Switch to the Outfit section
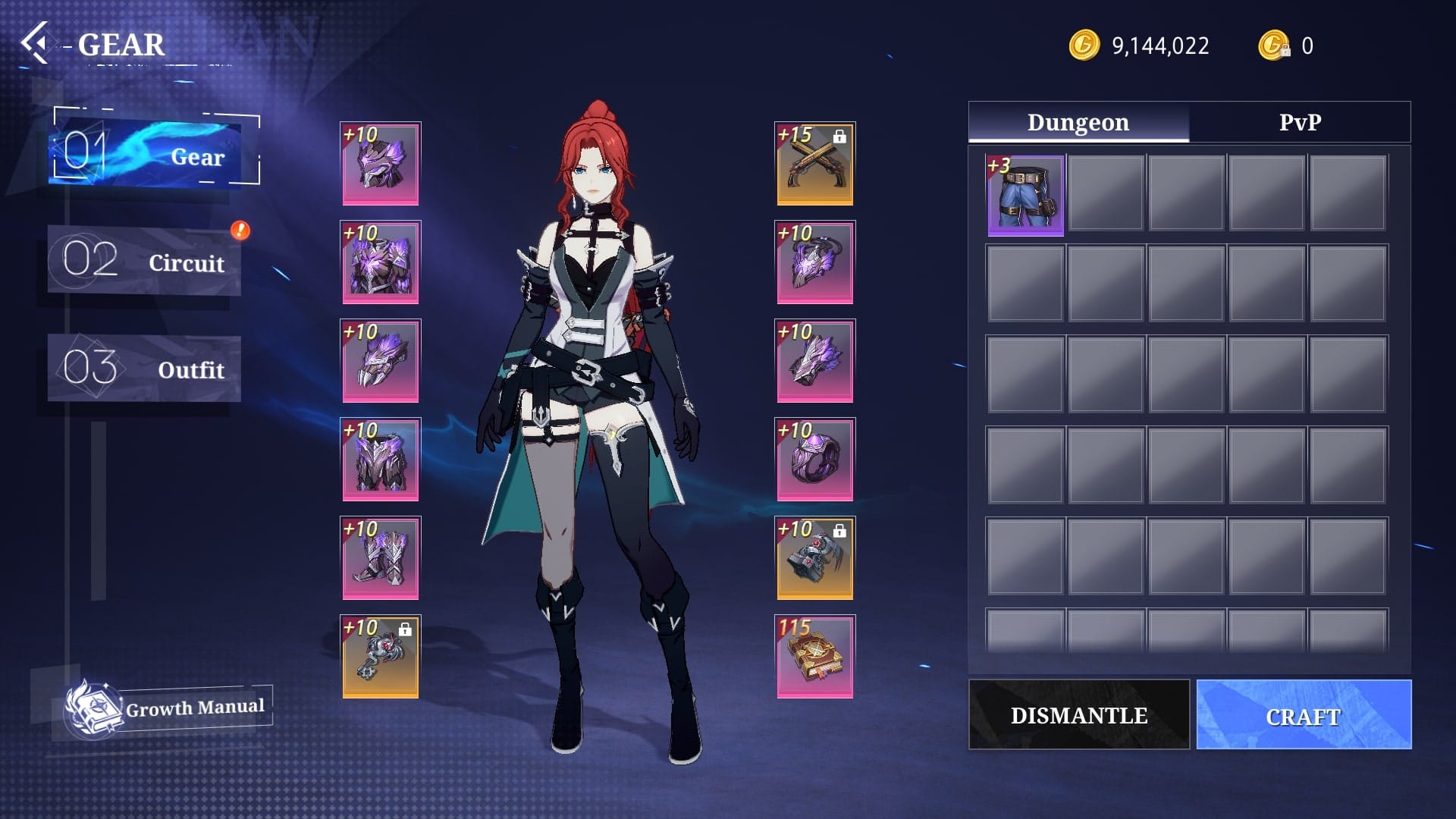Viewport: 1456px width, 819px height. pos(144,369)
